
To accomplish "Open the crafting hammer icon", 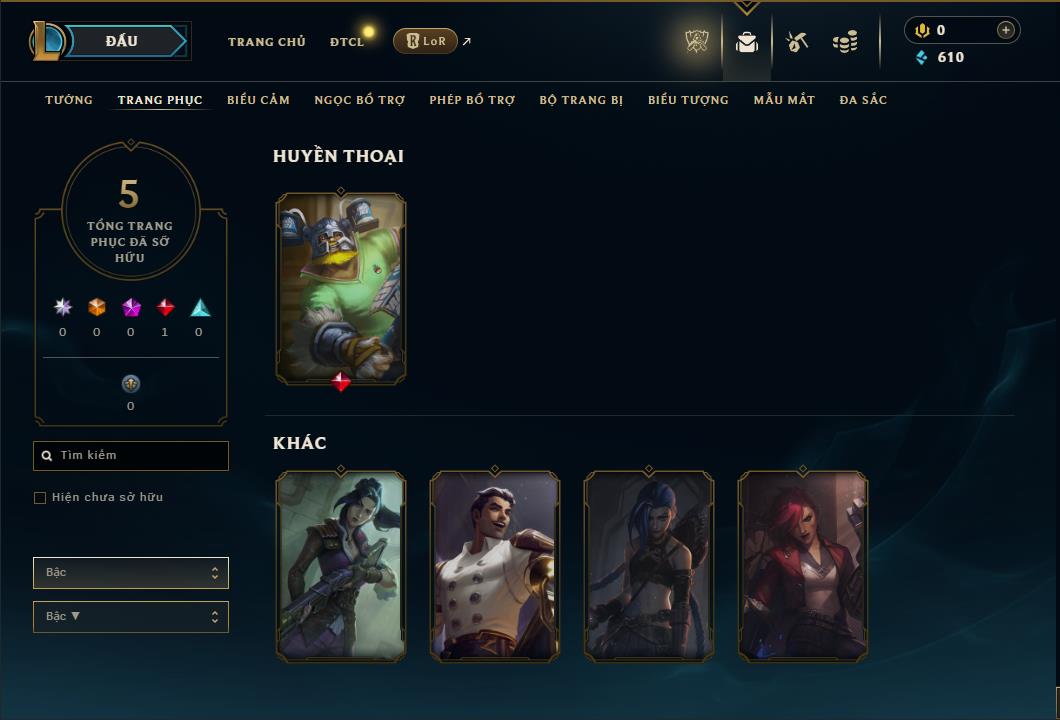I will pyautogui.click(x=797, y=42).
